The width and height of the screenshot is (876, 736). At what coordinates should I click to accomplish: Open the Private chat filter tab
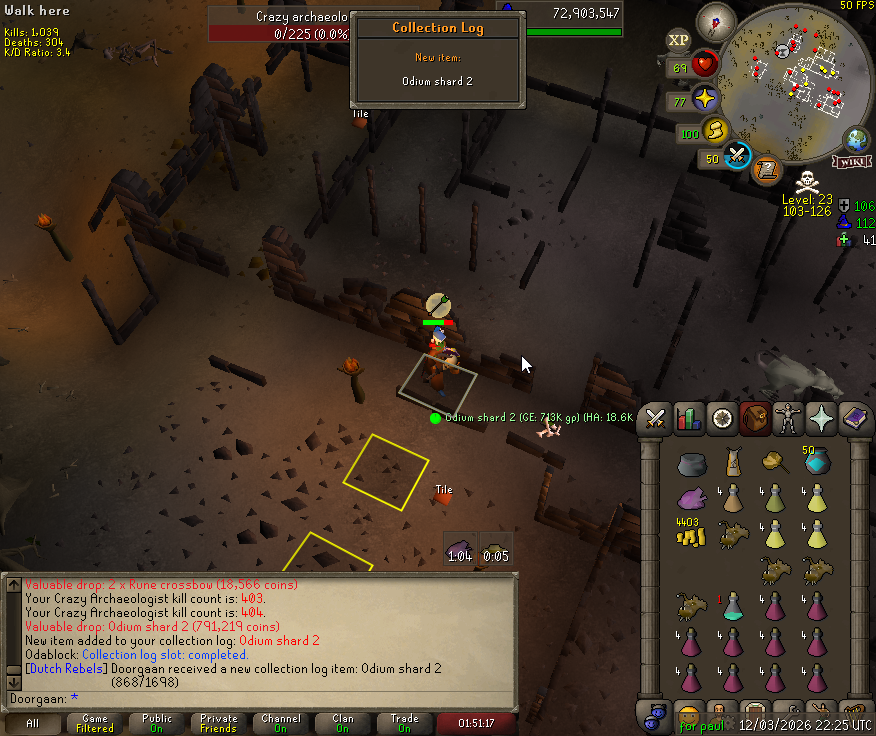(219, 723)
